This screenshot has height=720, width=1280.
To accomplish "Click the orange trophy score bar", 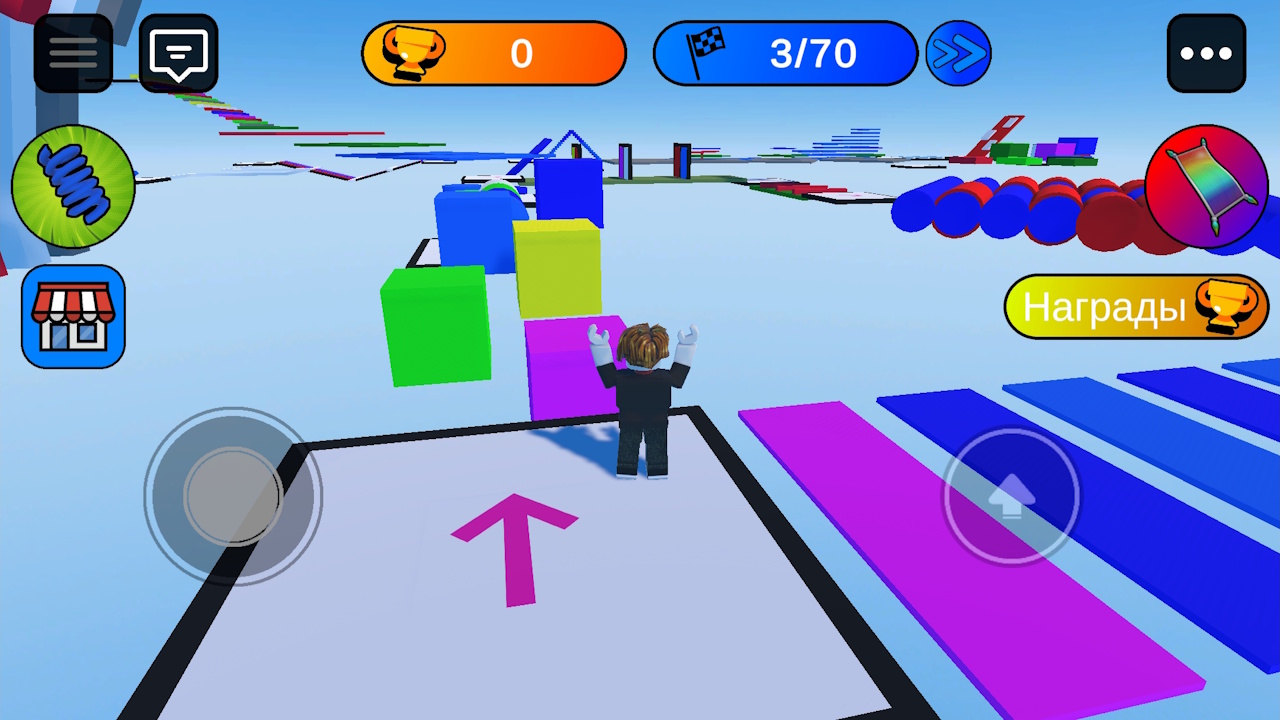I will [x=494, y=53].
